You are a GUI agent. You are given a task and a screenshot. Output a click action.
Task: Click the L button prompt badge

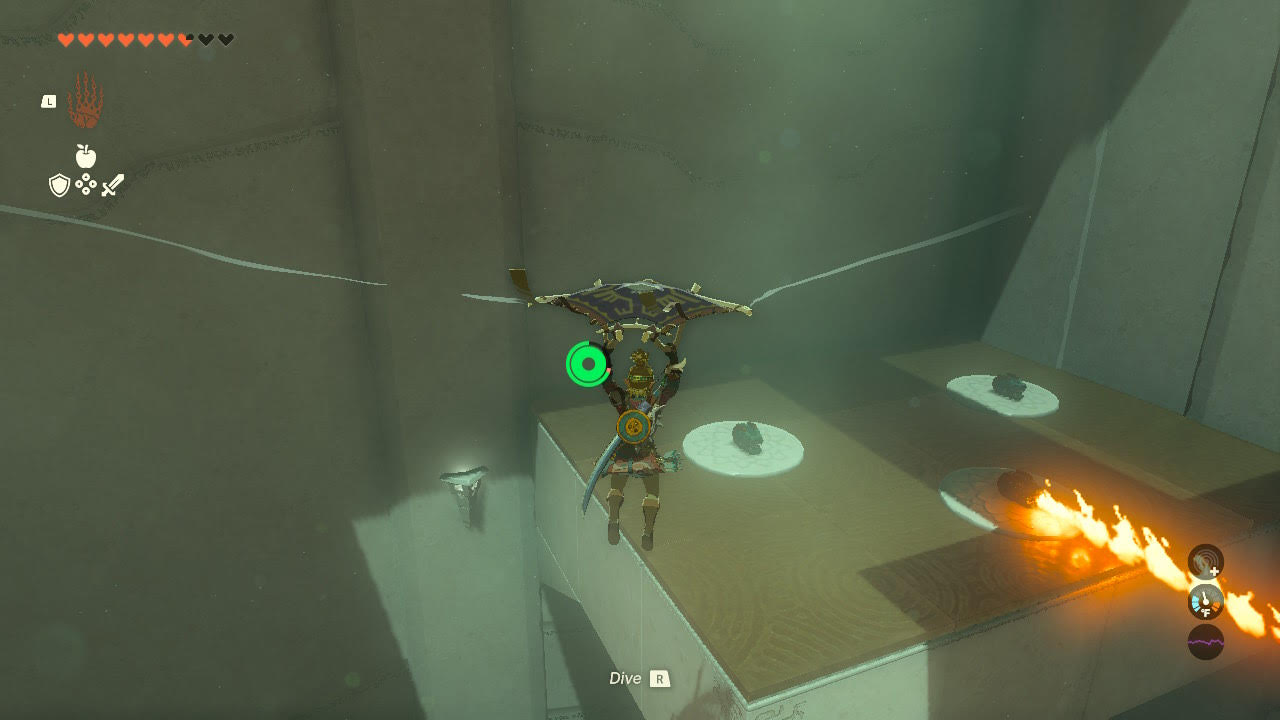[x=49, y=101]
